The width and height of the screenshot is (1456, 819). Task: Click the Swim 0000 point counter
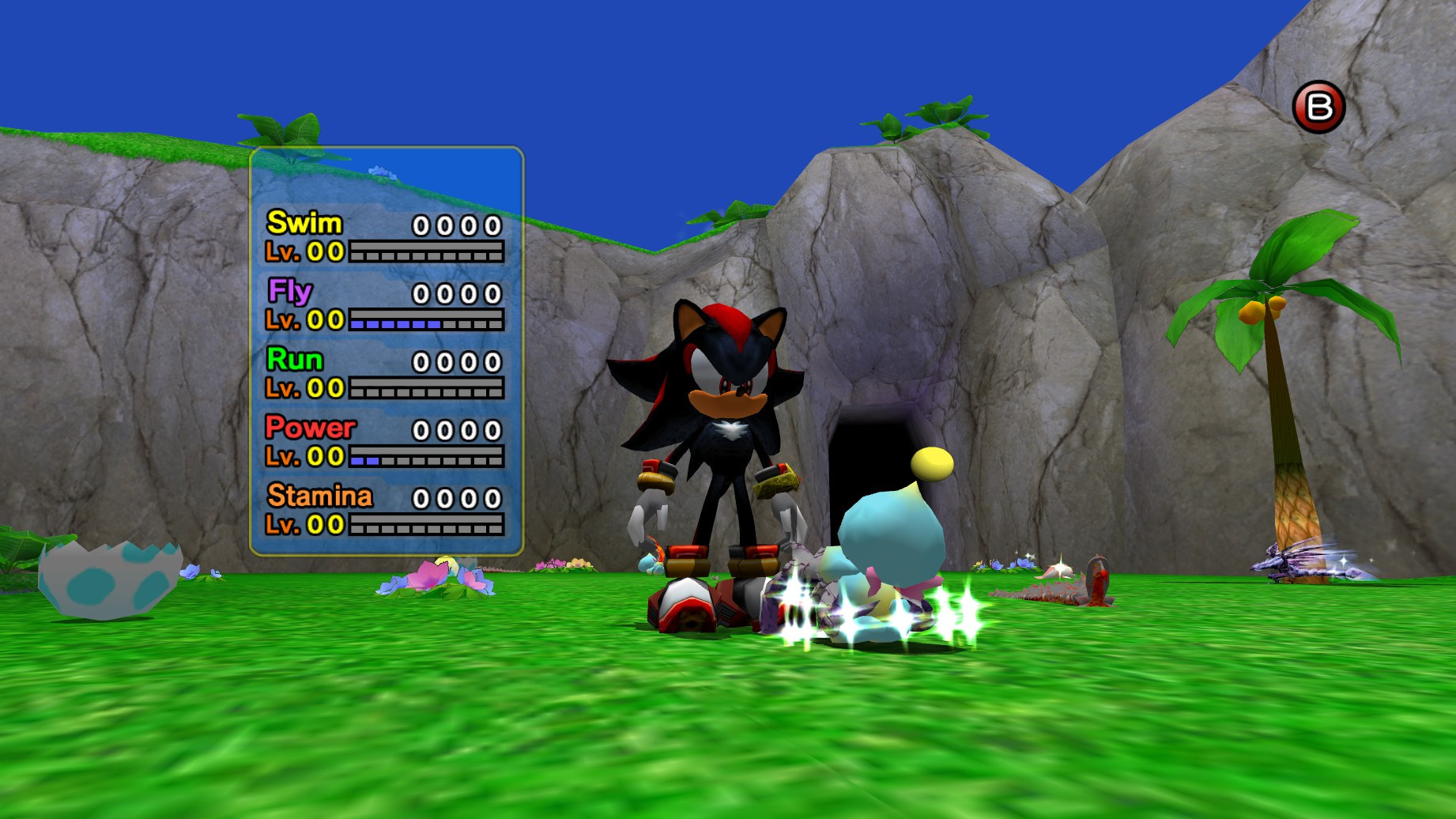[x=457, y=225]
